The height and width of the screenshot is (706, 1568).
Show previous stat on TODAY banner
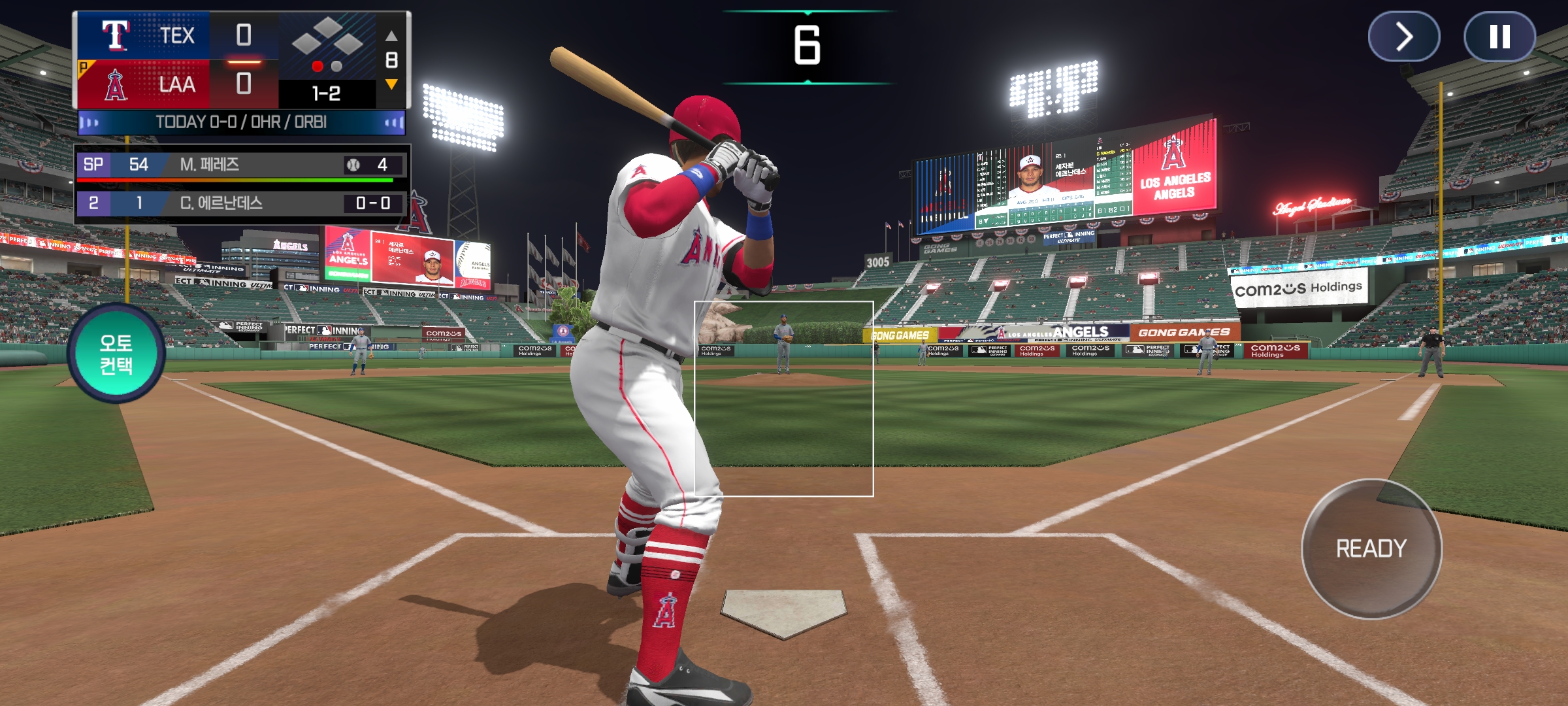(x=90, y=122)
